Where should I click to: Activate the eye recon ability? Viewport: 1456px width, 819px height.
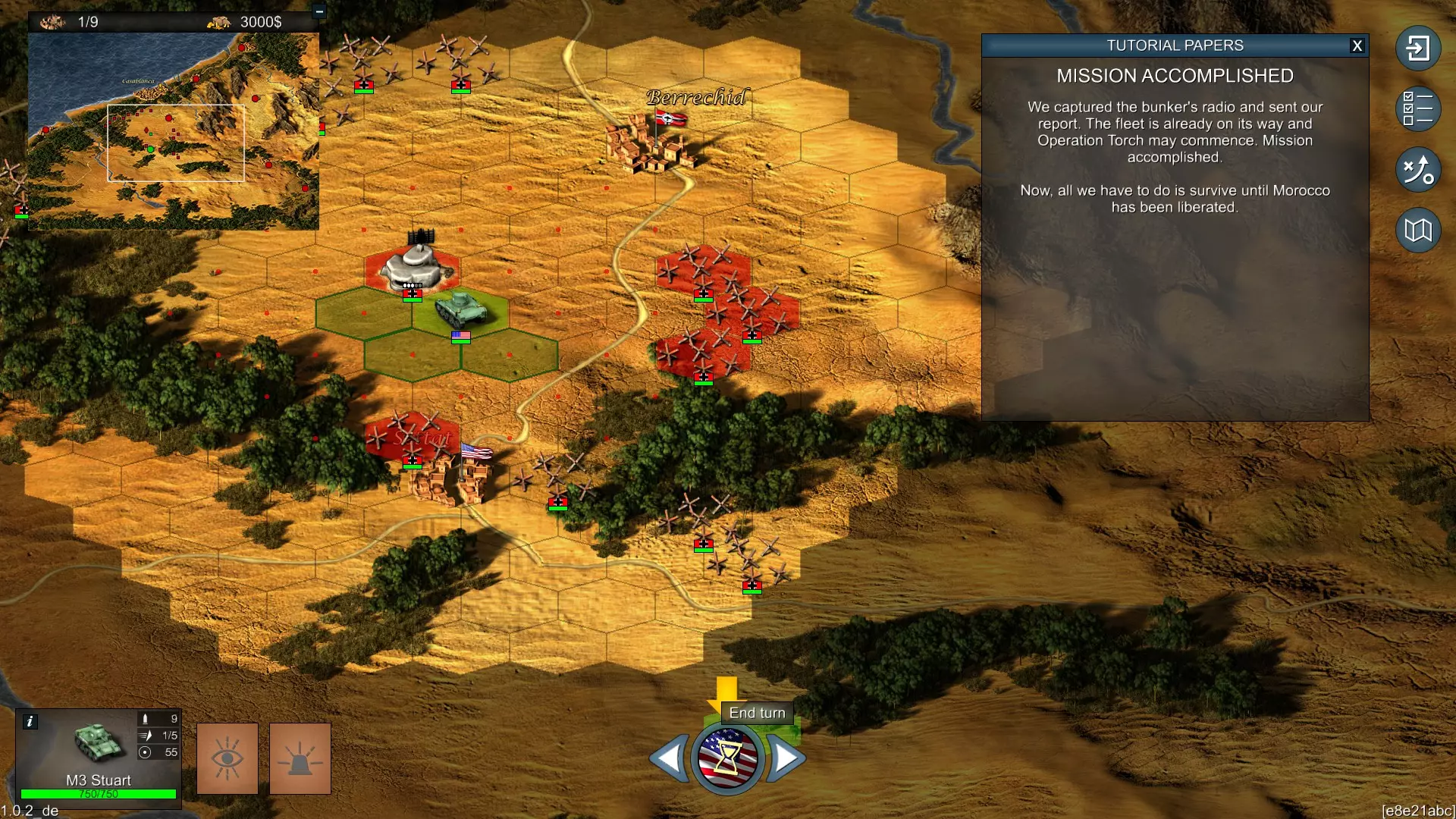pyautogui.click(x=227, y=758)
